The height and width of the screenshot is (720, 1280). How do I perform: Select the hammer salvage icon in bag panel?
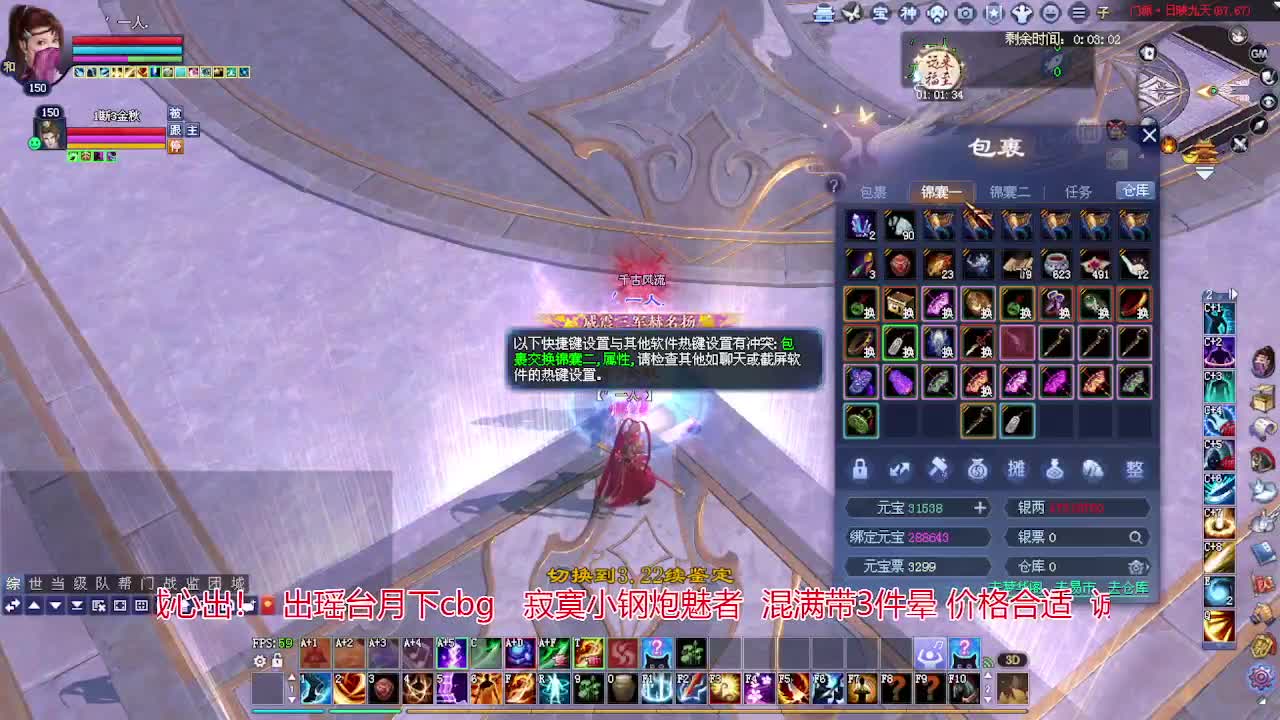pos(938,470)
